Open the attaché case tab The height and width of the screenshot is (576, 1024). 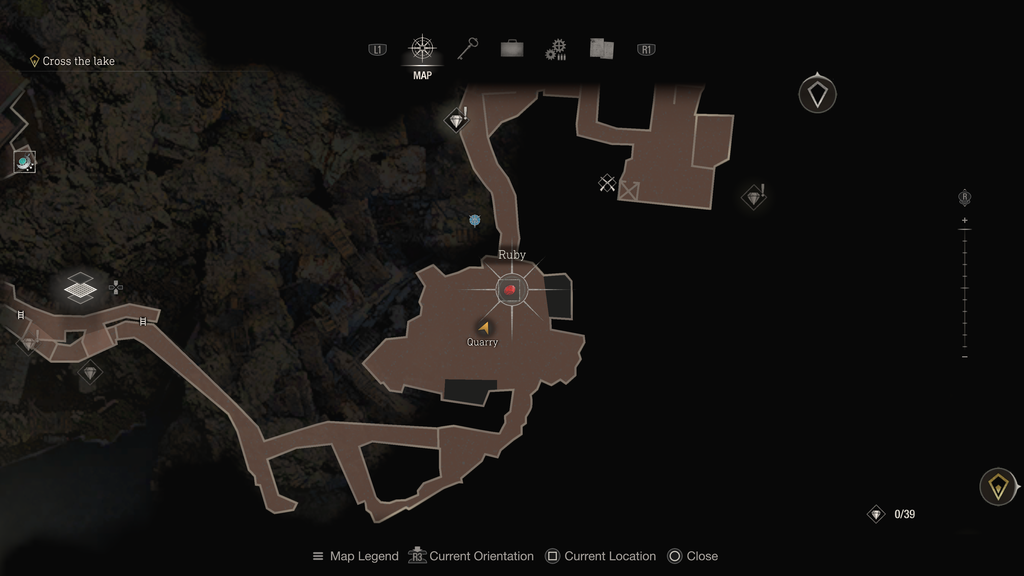pos(512,48)
